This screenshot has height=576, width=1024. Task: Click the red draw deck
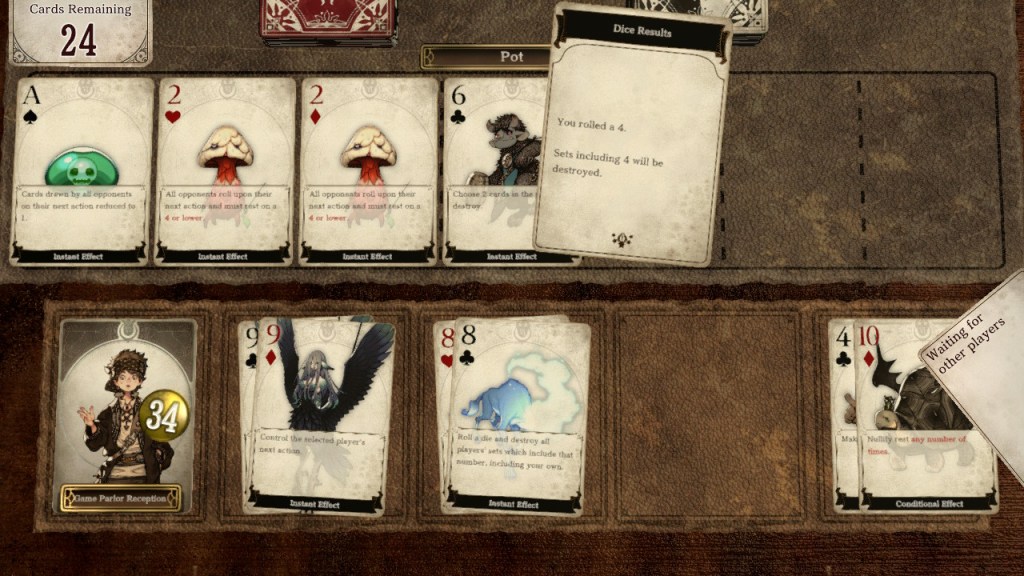point(327,20)
